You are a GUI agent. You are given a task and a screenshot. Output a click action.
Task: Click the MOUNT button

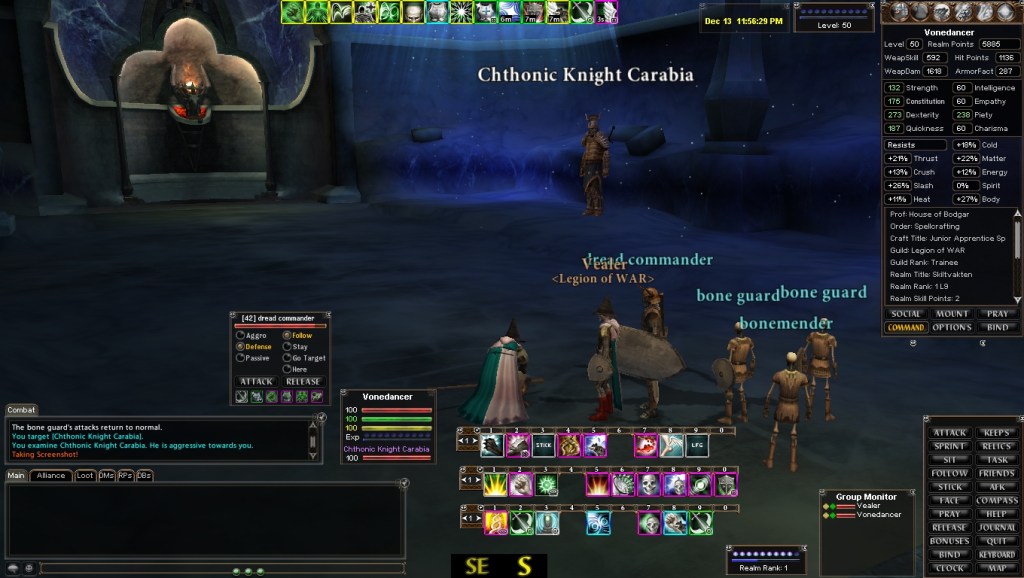952,314
